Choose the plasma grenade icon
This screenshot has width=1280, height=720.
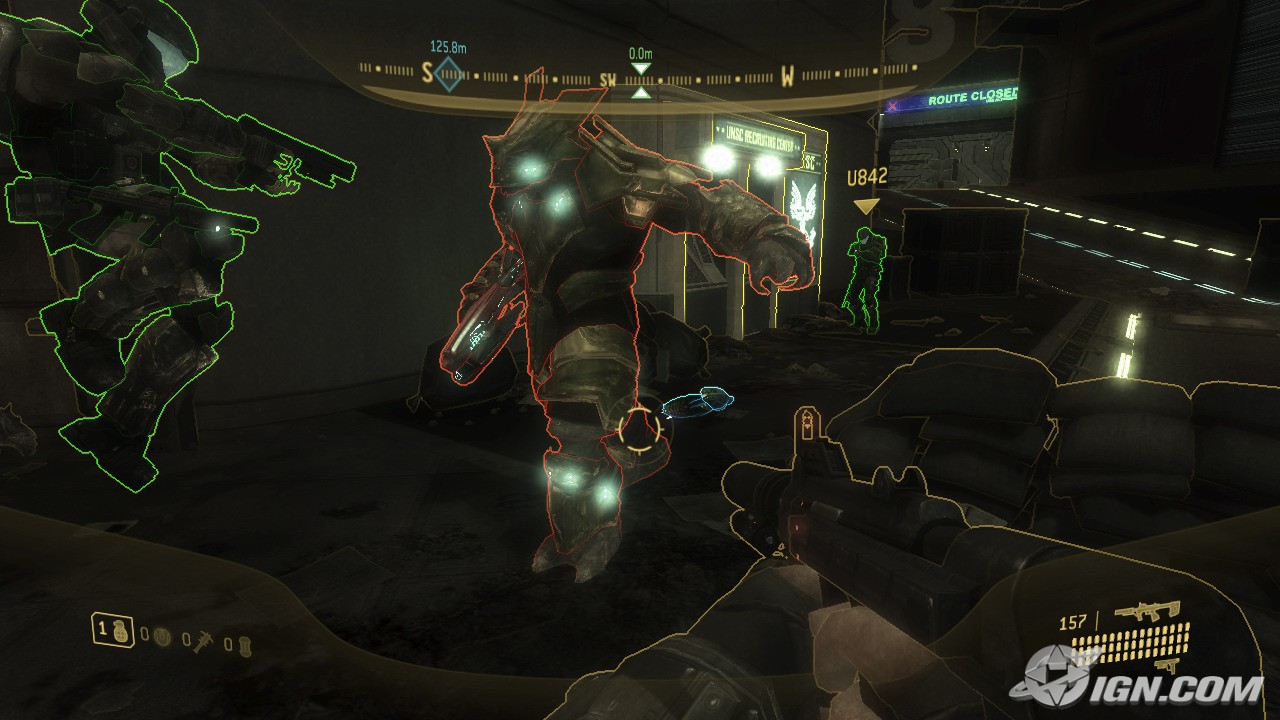click(x=163, y=636)
